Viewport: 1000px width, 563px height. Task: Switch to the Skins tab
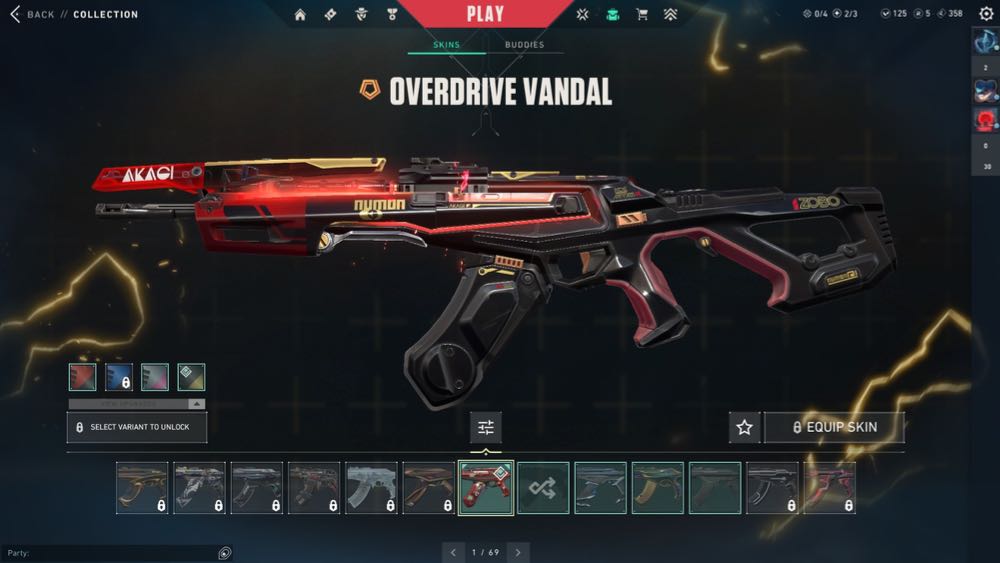pos(446,45)
